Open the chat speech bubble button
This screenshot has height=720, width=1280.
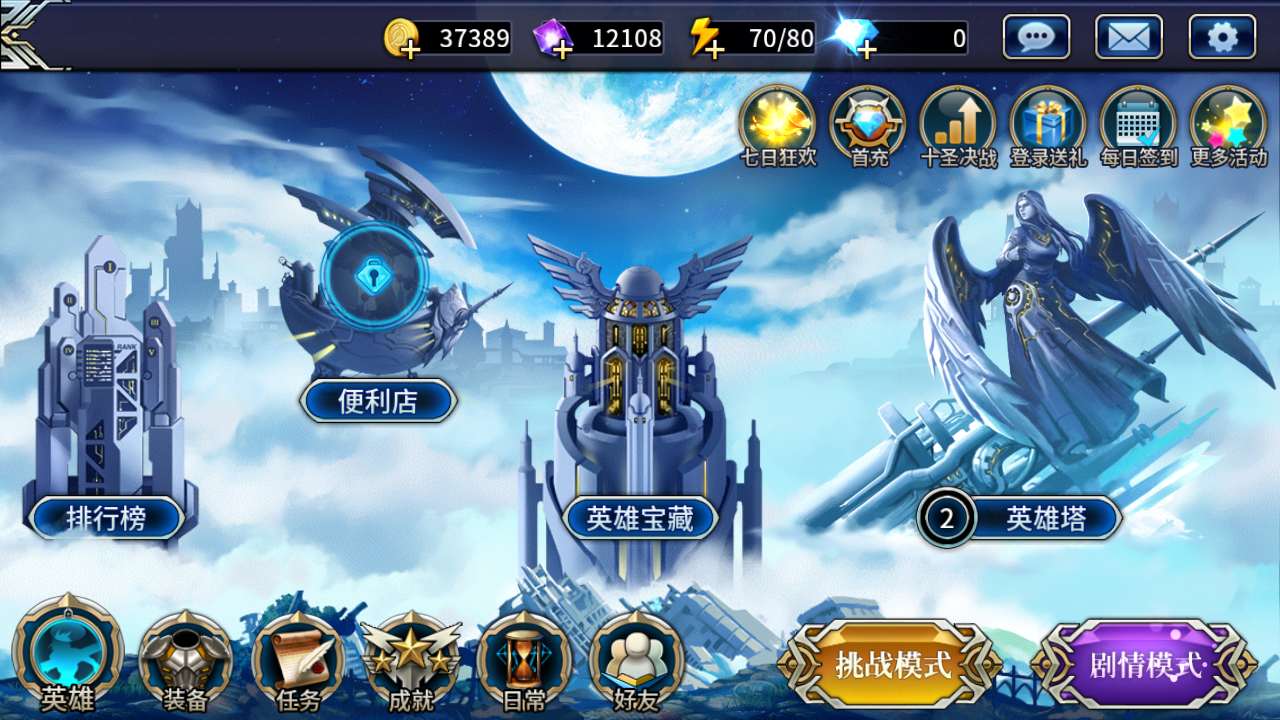tap(1036, 38)
